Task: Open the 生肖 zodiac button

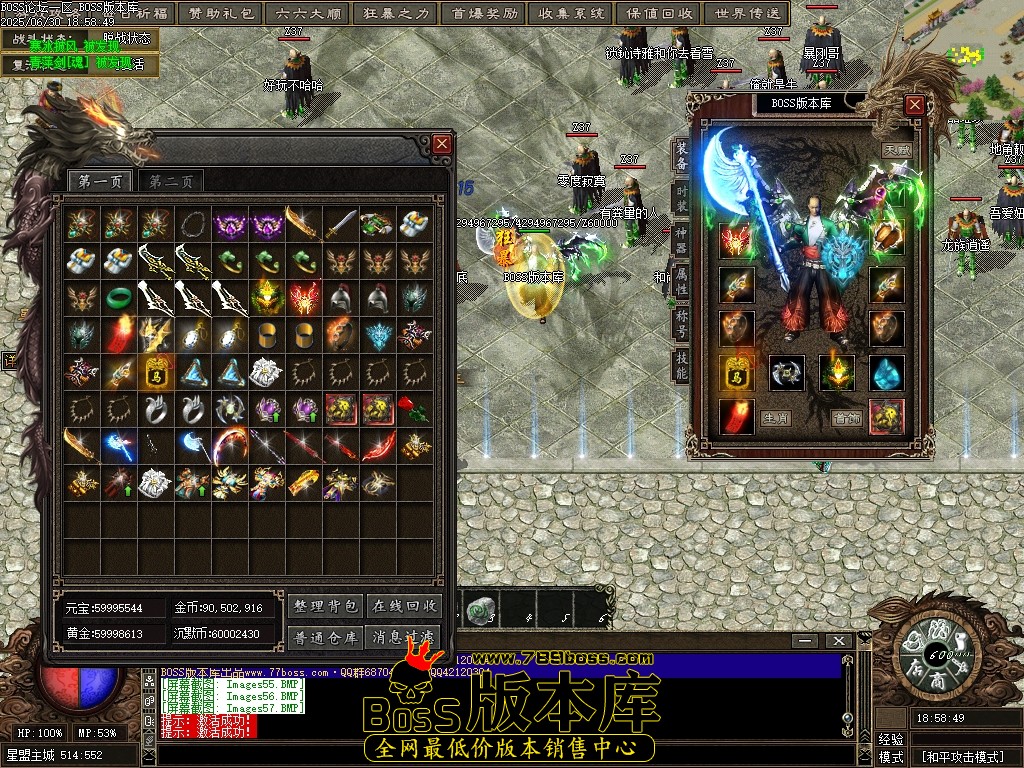Action: [775, 418]
